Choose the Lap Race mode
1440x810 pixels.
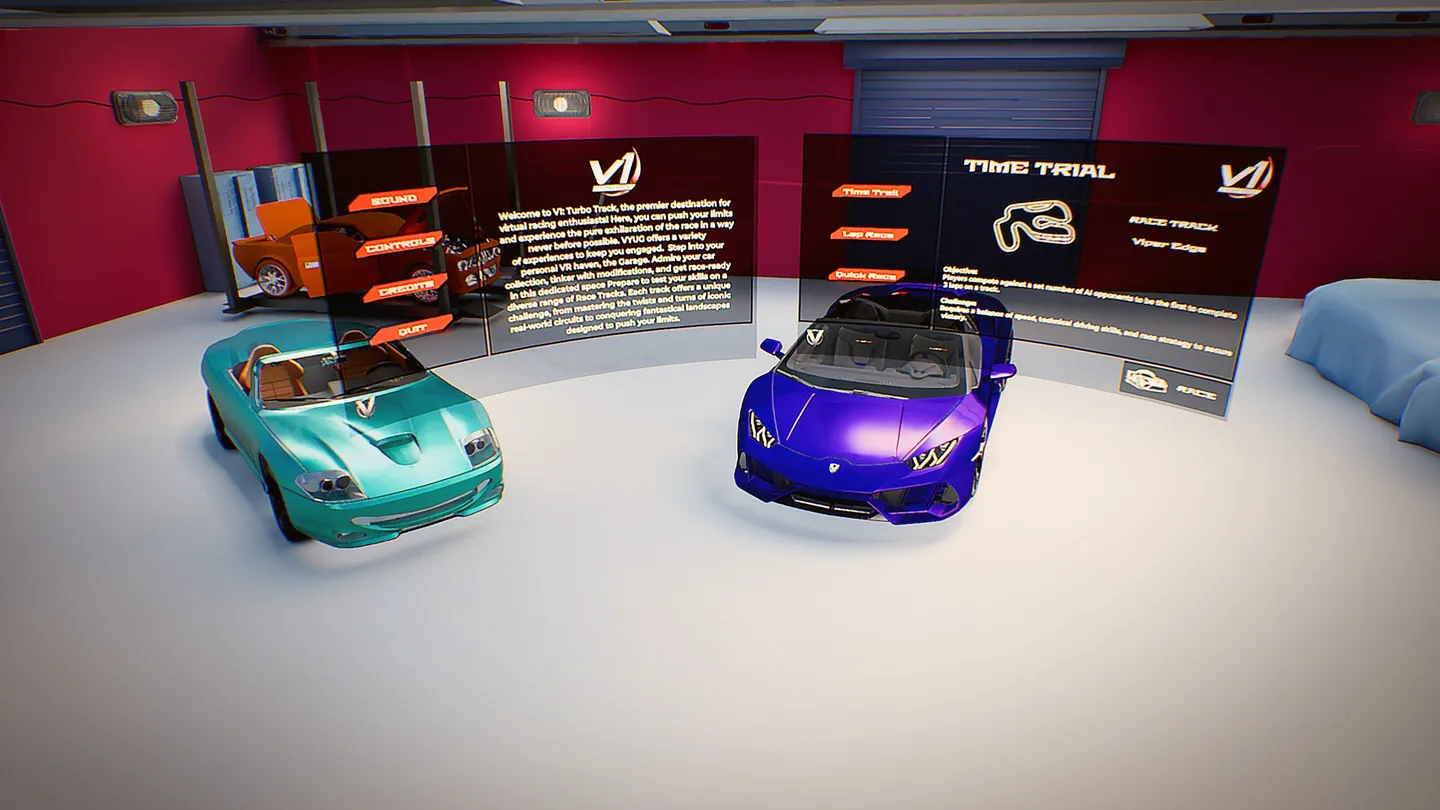869,234
